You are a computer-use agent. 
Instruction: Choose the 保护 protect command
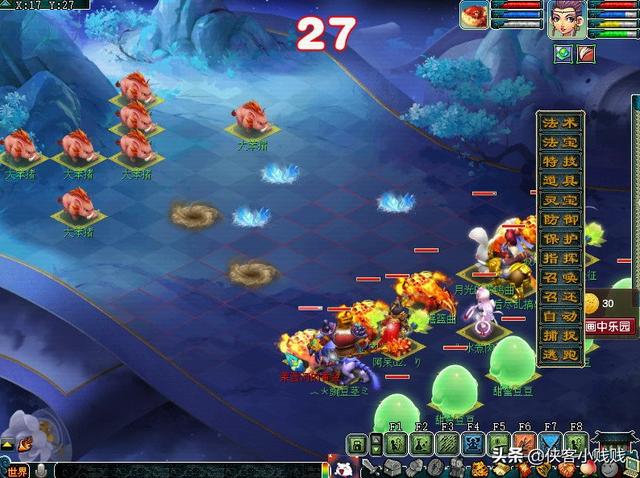pyautogui.click(x=560, y=237)
